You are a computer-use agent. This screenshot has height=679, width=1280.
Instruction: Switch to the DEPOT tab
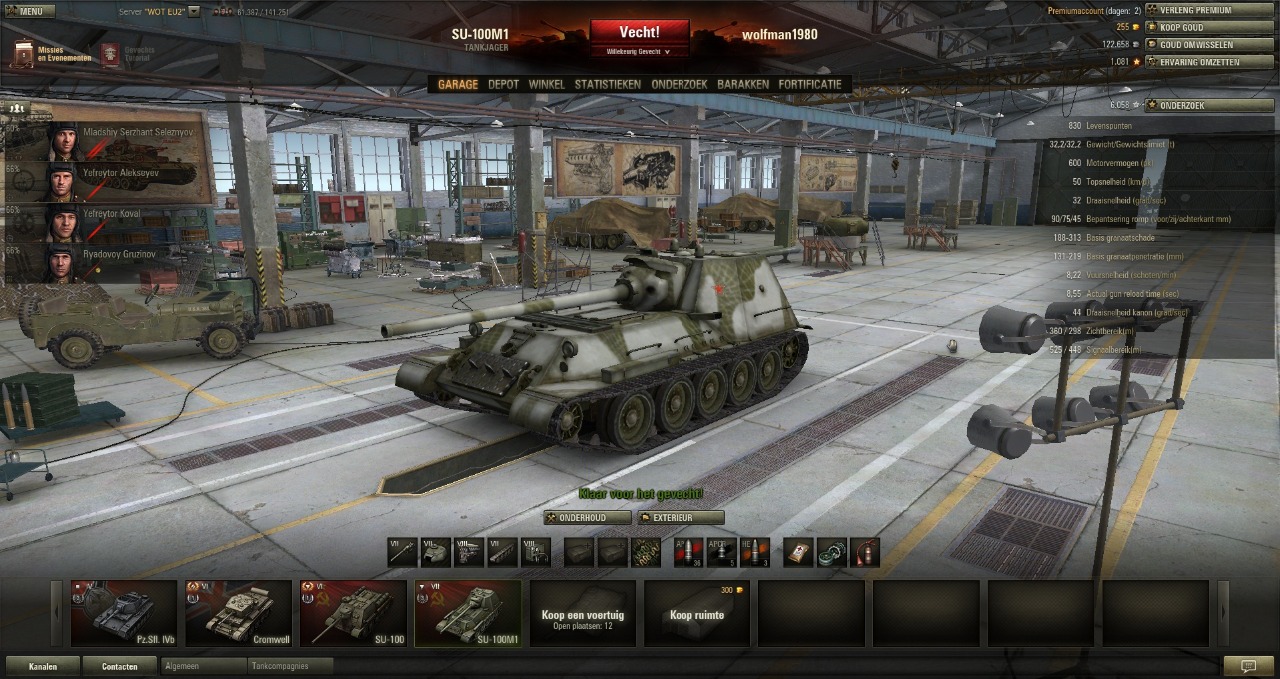pos(503,85)
